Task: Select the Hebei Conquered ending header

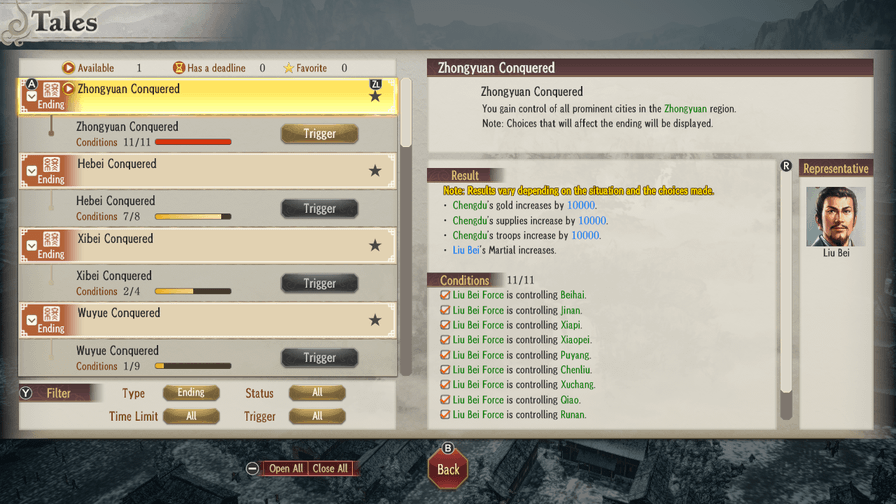Action: (200, 170)
